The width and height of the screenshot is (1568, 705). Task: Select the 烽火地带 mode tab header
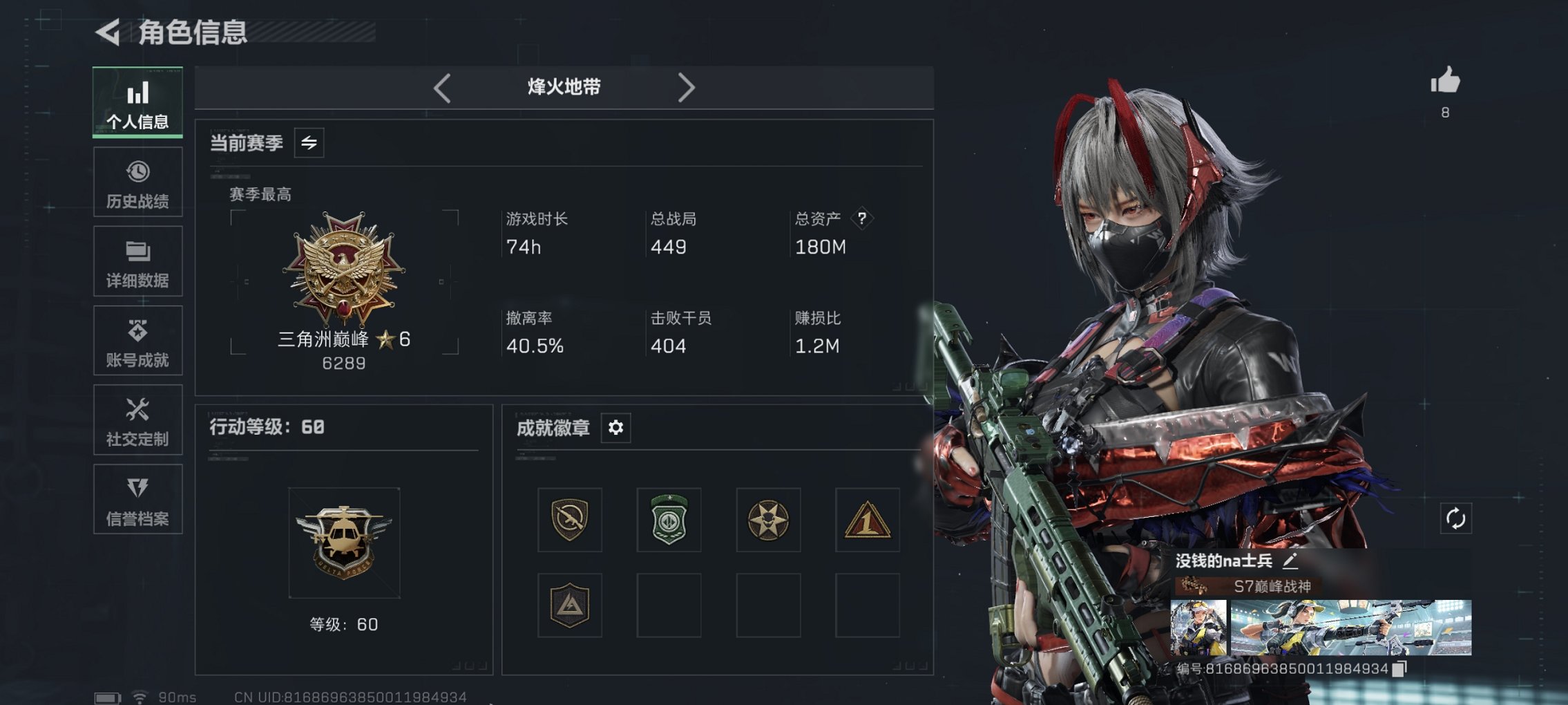tap(563, 87)
